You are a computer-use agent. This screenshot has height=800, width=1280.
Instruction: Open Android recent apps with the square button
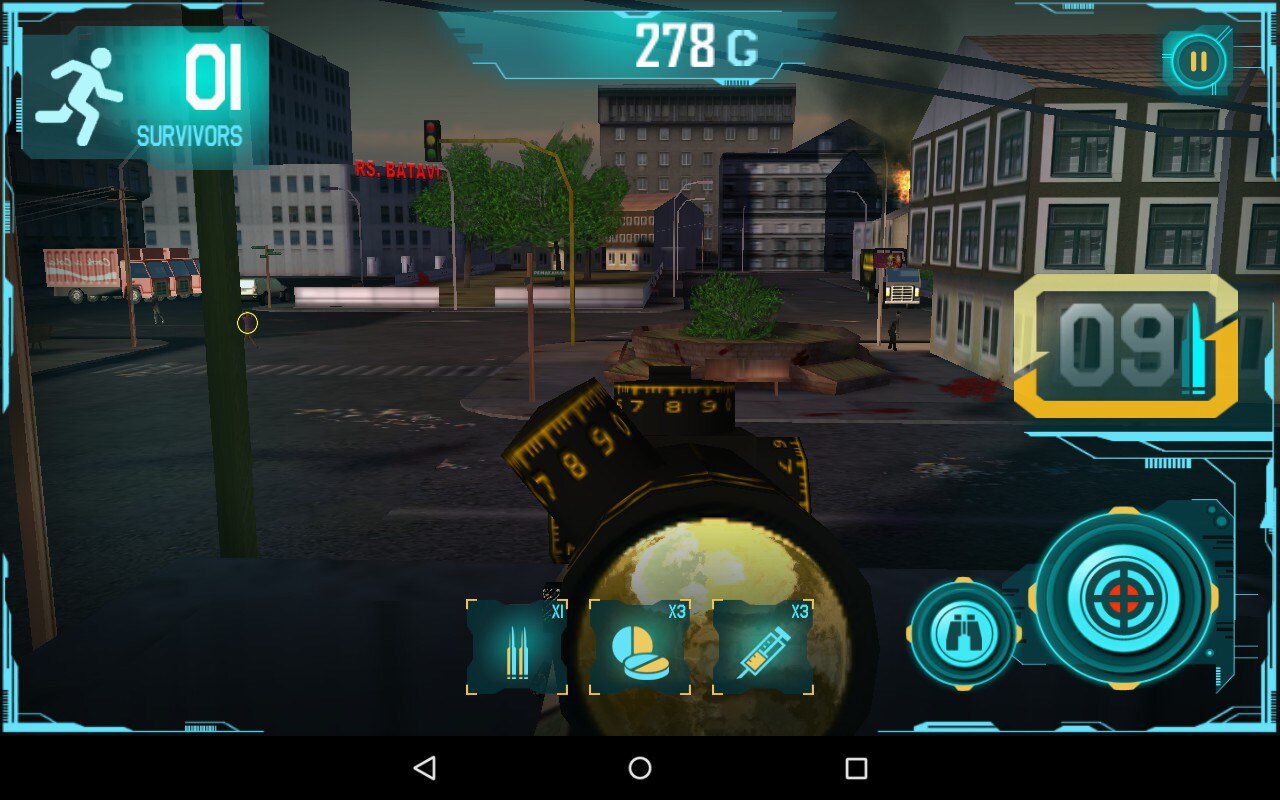click(x=856, y=768)
